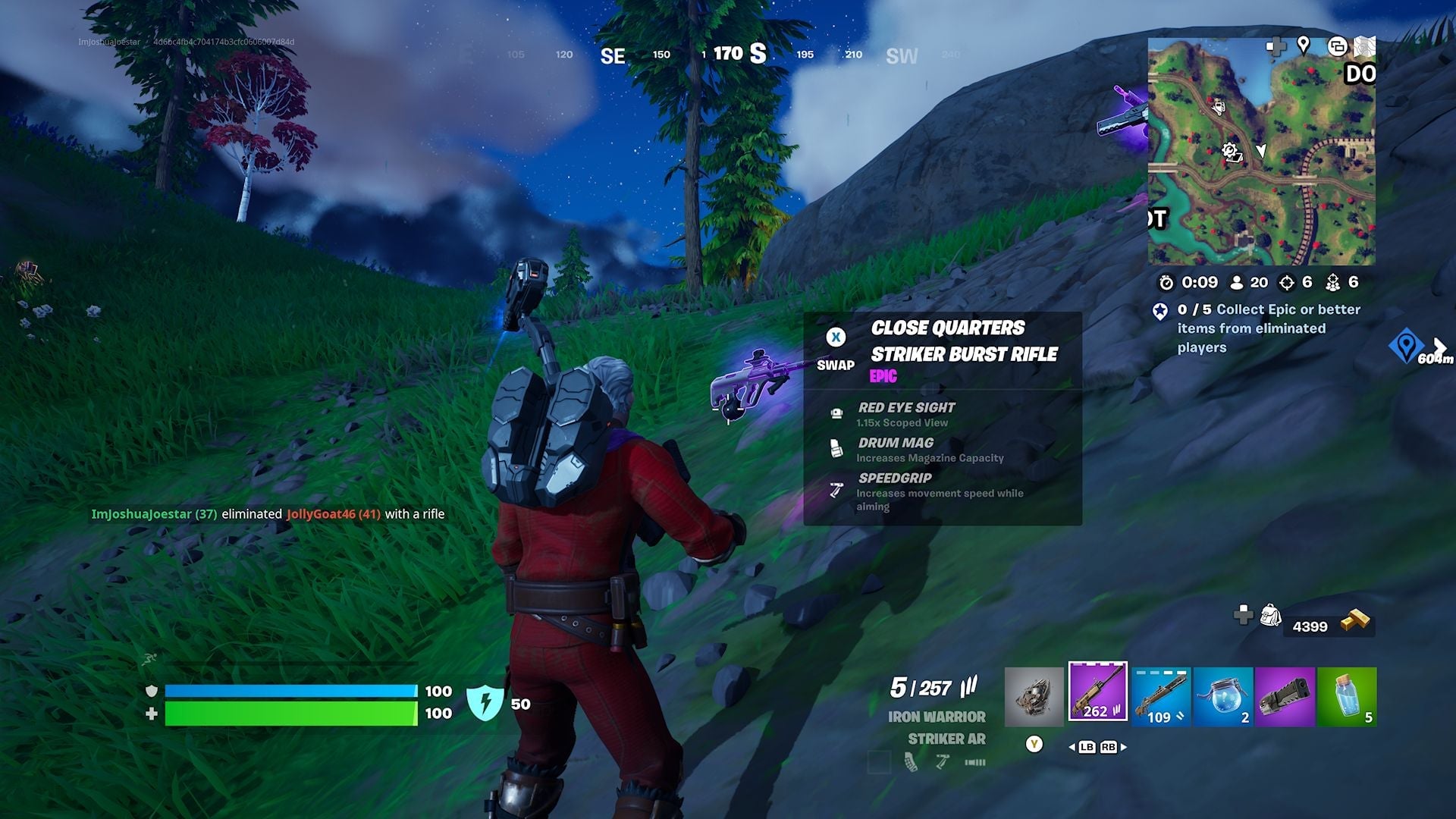
Task: Select the shotgun hotbar slot showing 109 ammo
Action: pos(1160,698)
